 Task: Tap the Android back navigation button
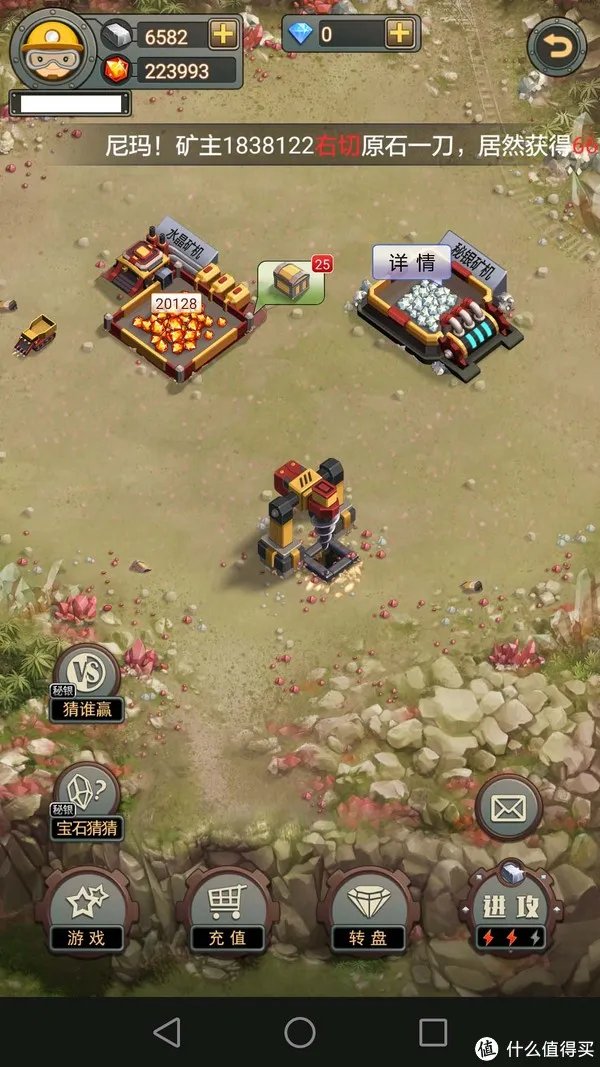pyautogui.click(x=167, y=1031)
